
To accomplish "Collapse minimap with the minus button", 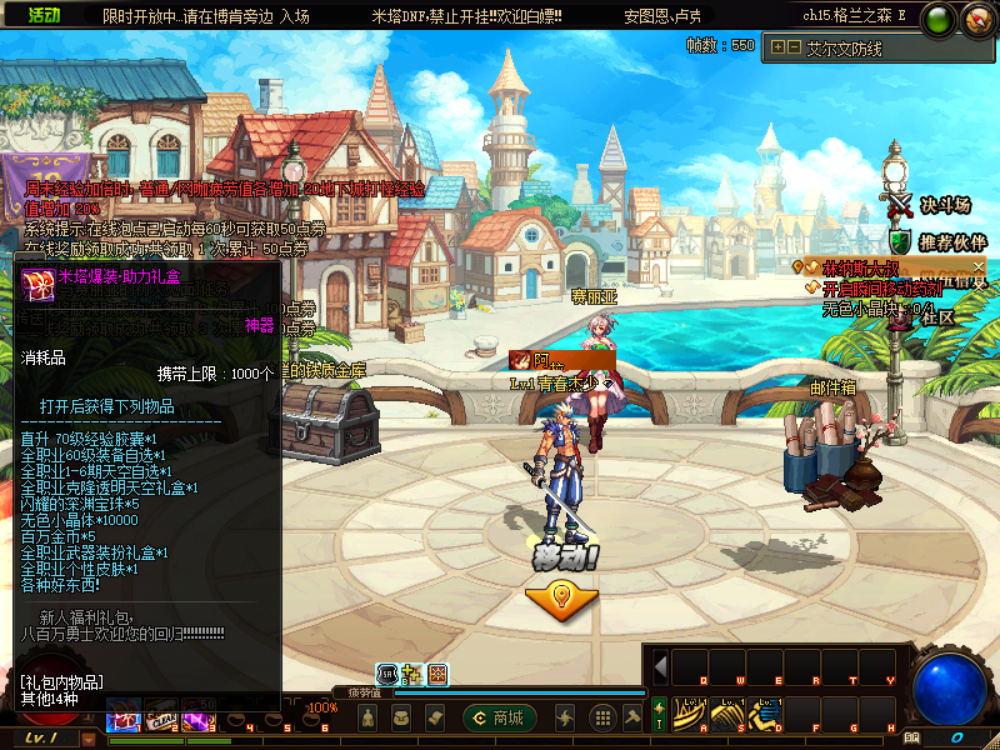I will coord(793,47).
